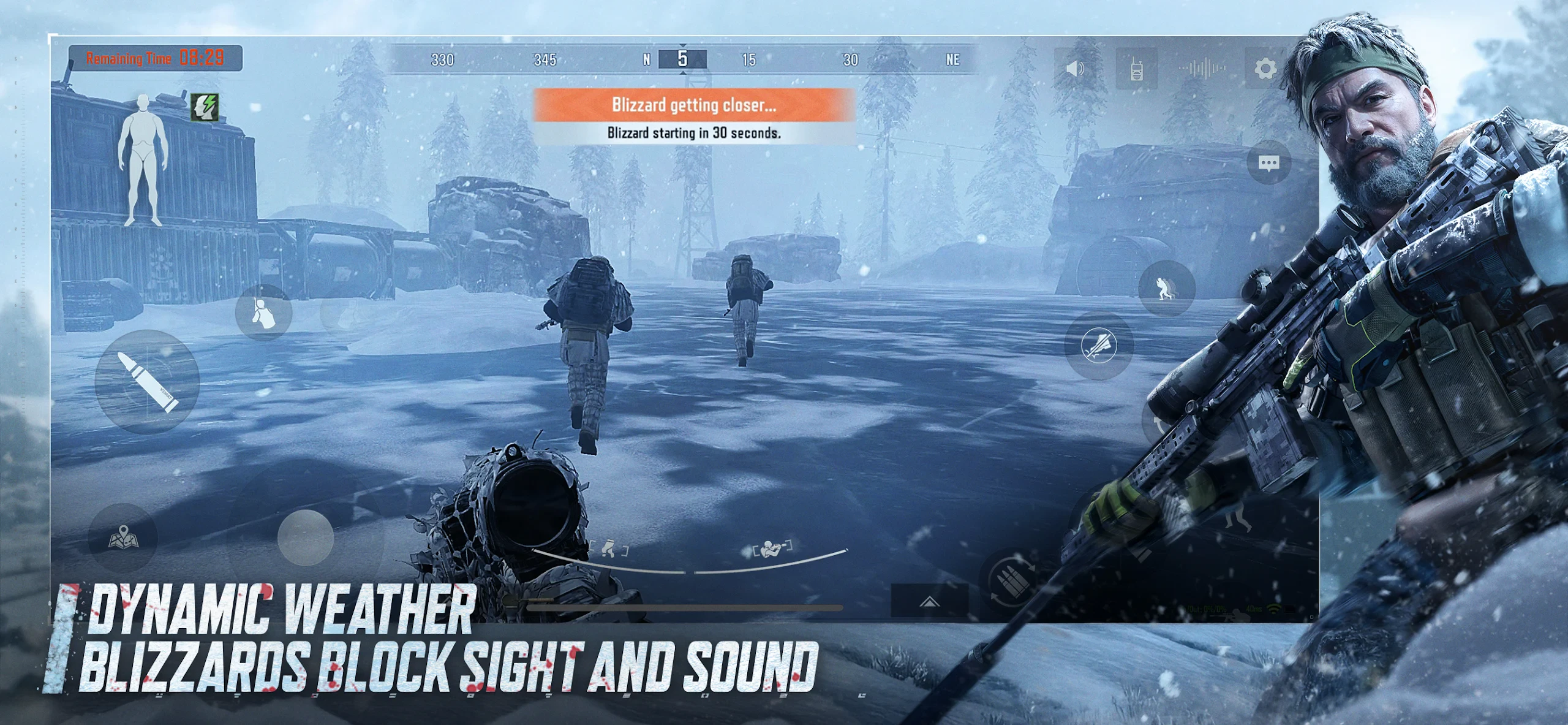Tap the raised-hand figure button
This screenshot has width=1568, height=725.
pos(263,313)
